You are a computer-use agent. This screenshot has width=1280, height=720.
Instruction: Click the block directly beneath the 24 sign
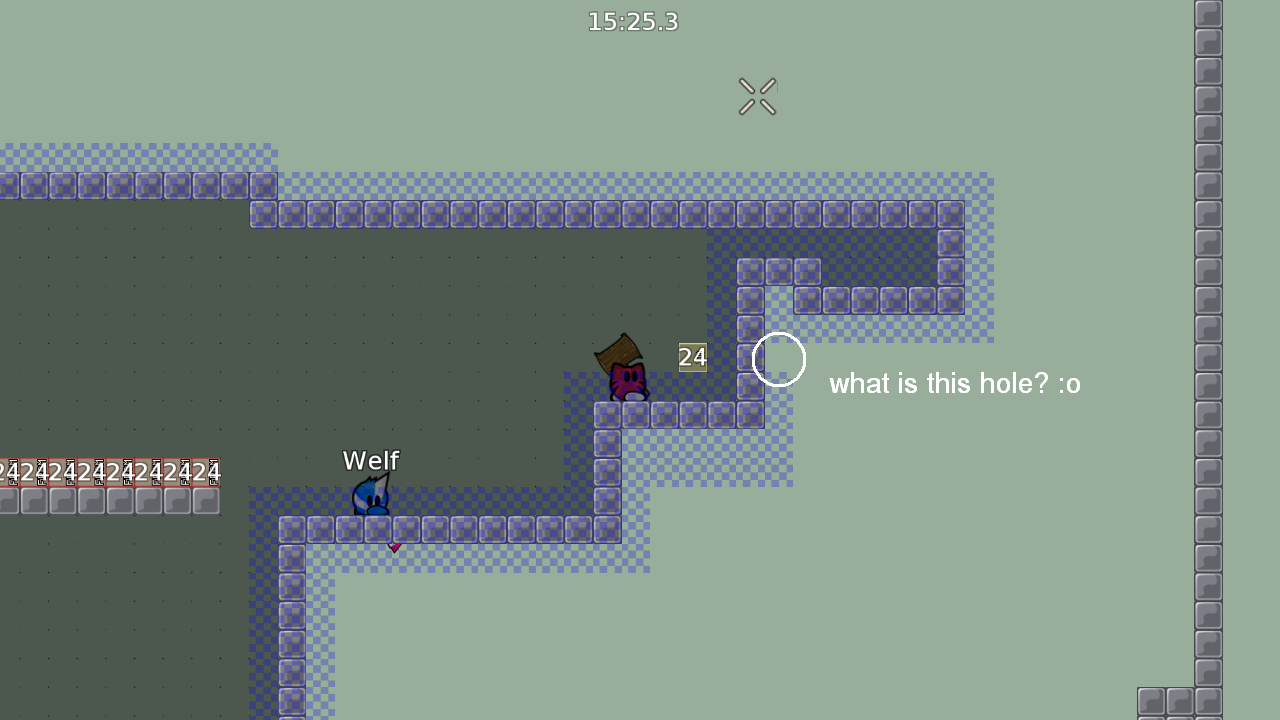tap(692, 414)
